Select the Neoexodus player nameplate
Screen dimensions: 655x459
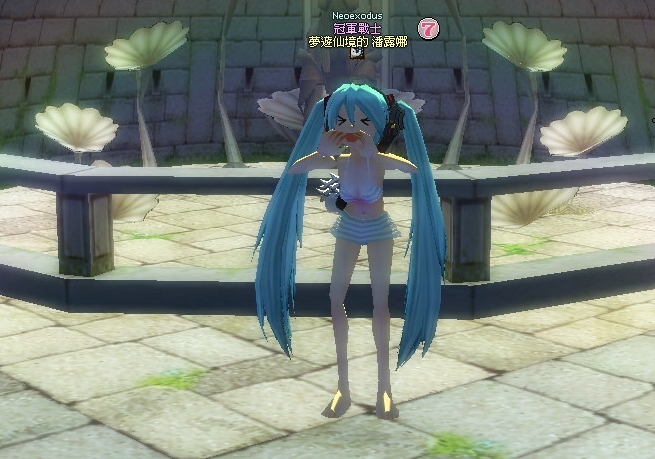(x=357, y=18)
